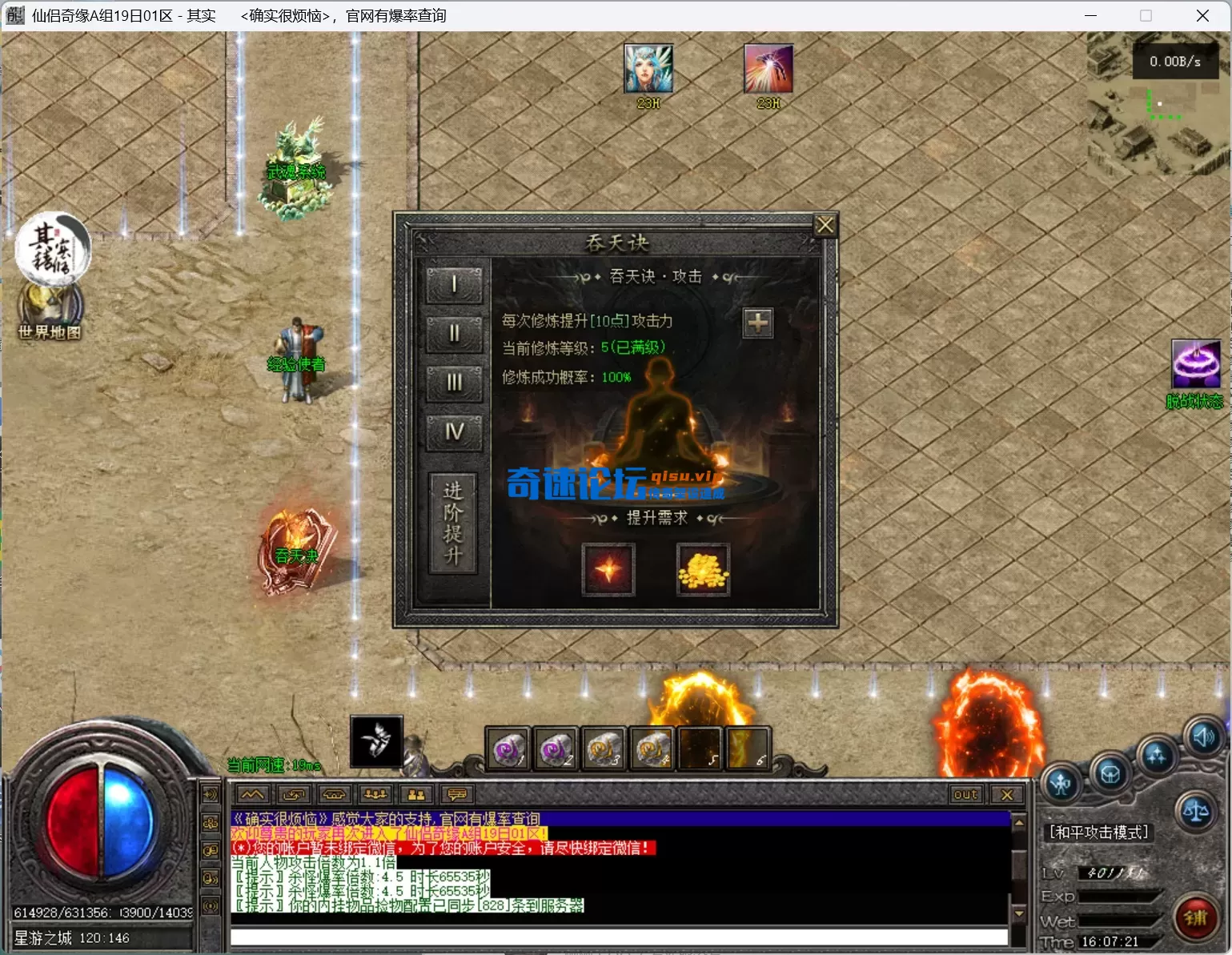Select the red star requirement item
Viewport: 1232px width, 955px height.
(608, 569)
